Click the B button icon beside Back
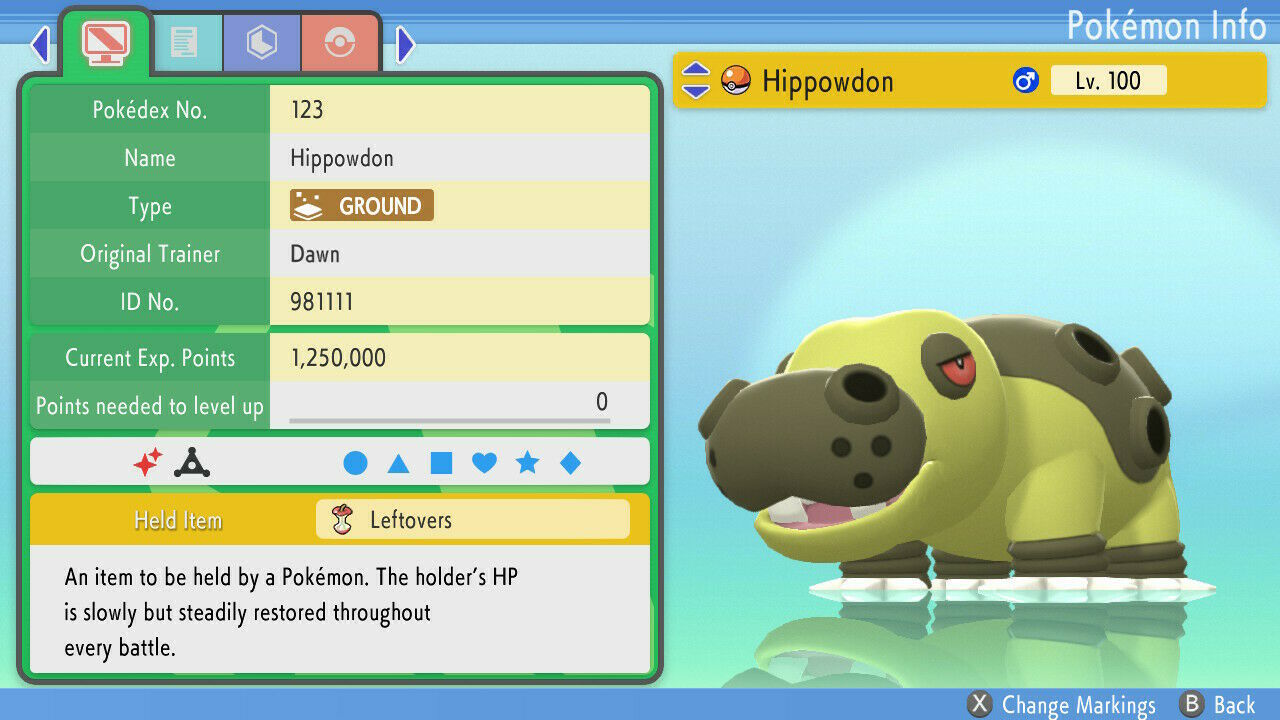 coord(1190,705)
